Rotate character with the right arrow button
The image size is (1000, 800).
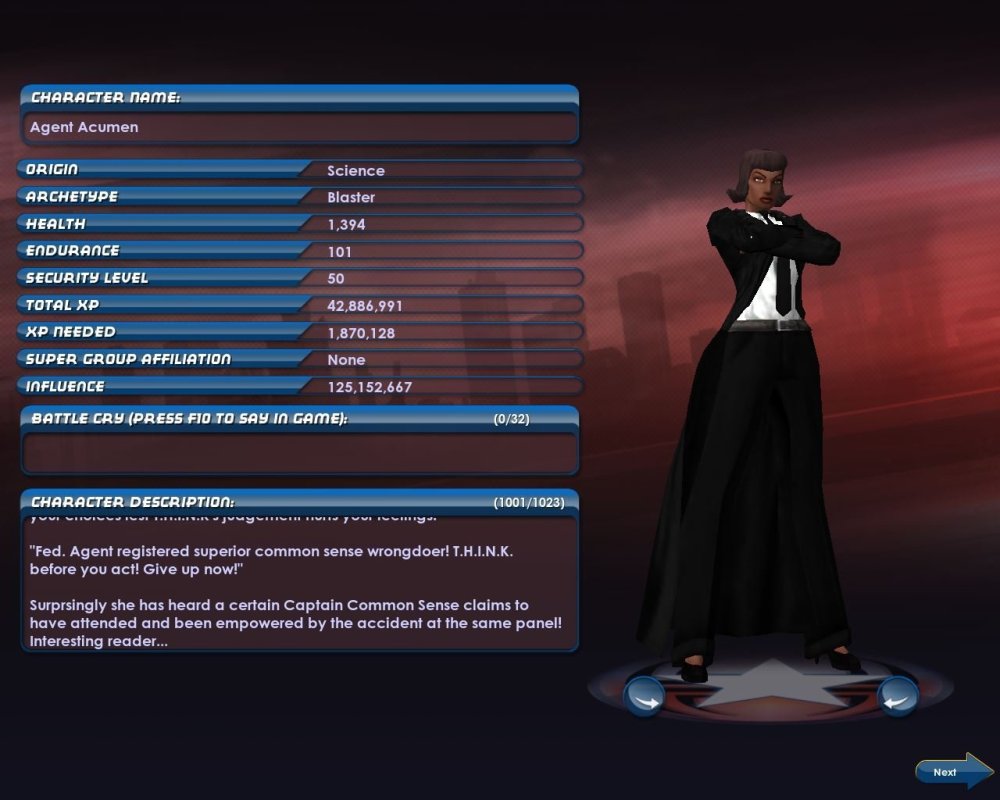tap(897, 696)
